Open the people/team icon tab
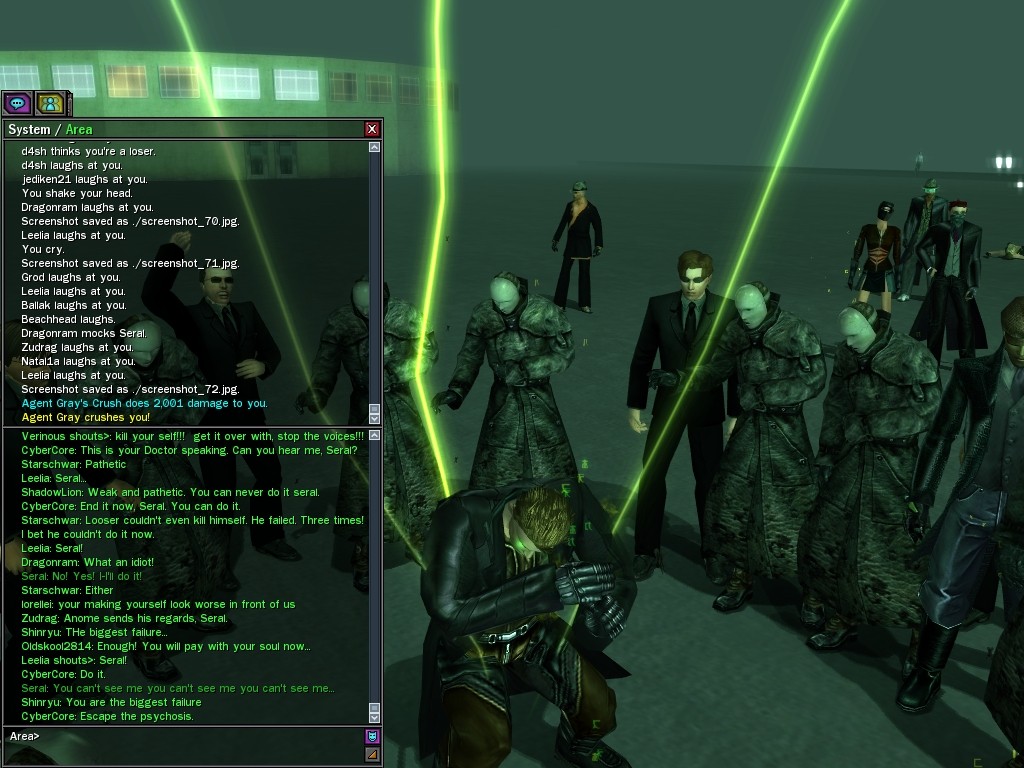 click(x=50, y=103)
